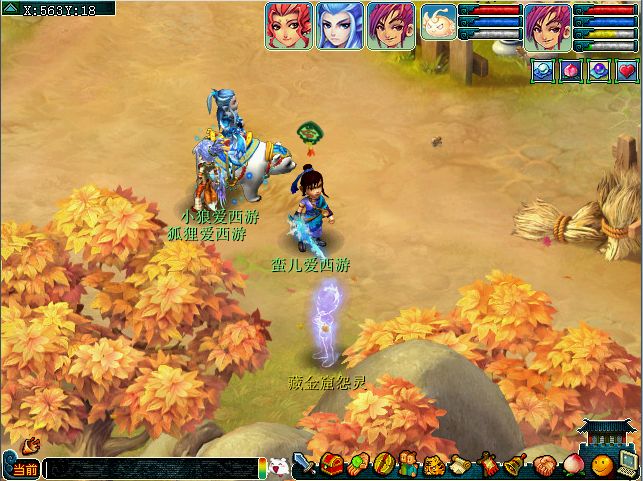Click the pink peach buff icon
Screen dimensions: 643x481
tap(569, 70)
